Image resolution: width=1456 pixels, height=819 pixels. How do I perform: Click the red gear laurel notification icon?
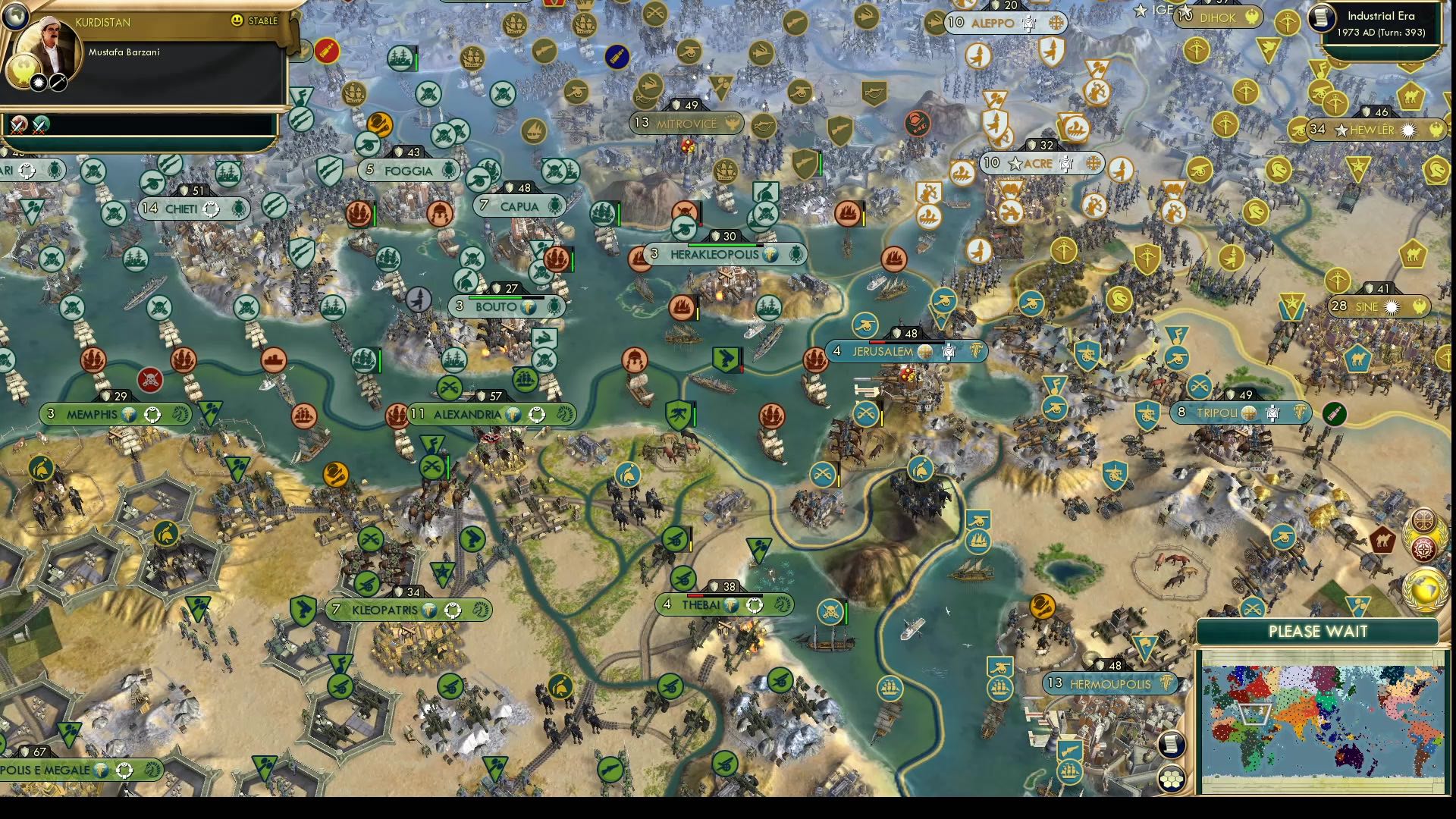[x=1424, y=547]
